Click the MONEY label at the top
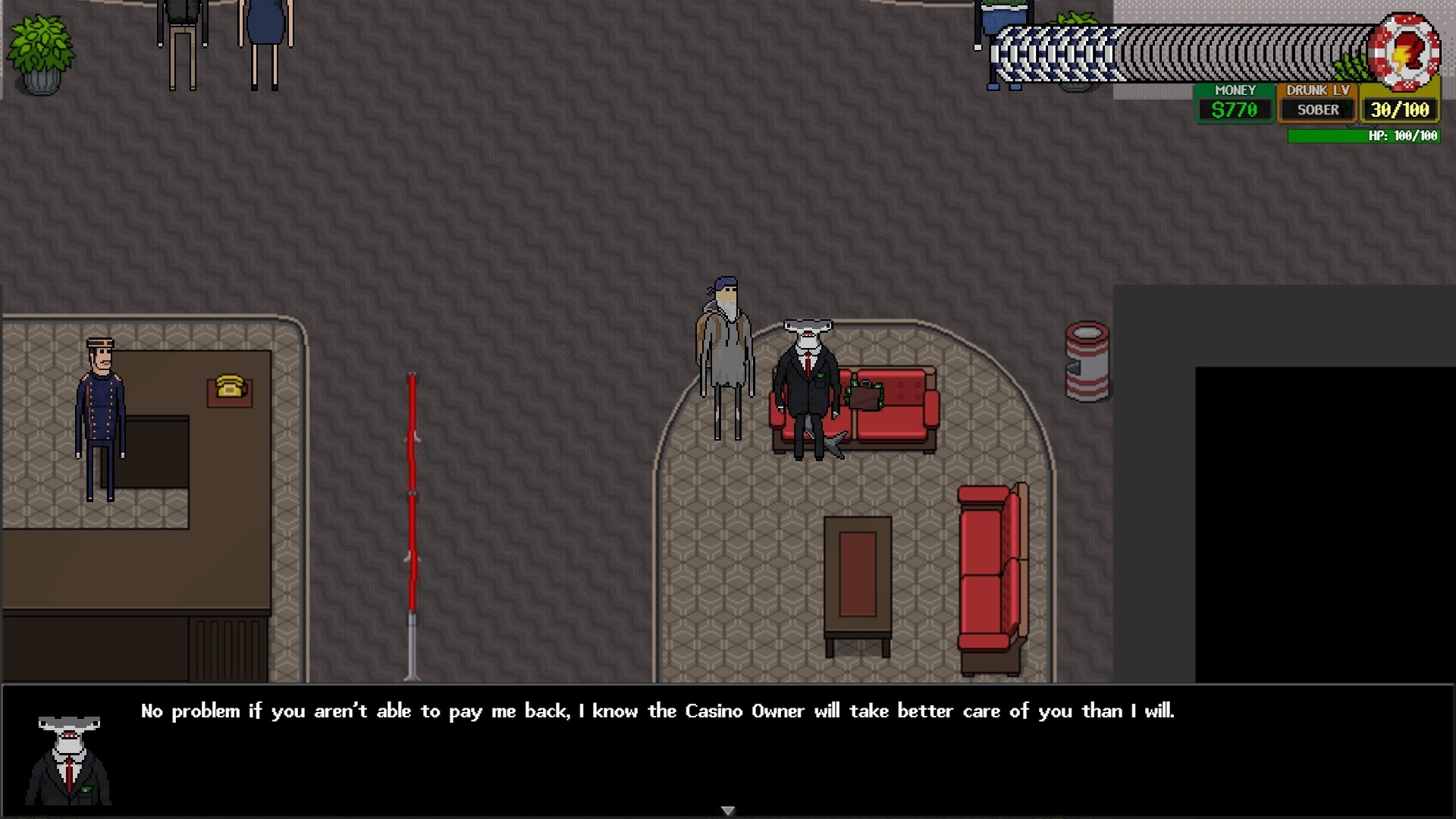 (1235, 89)
